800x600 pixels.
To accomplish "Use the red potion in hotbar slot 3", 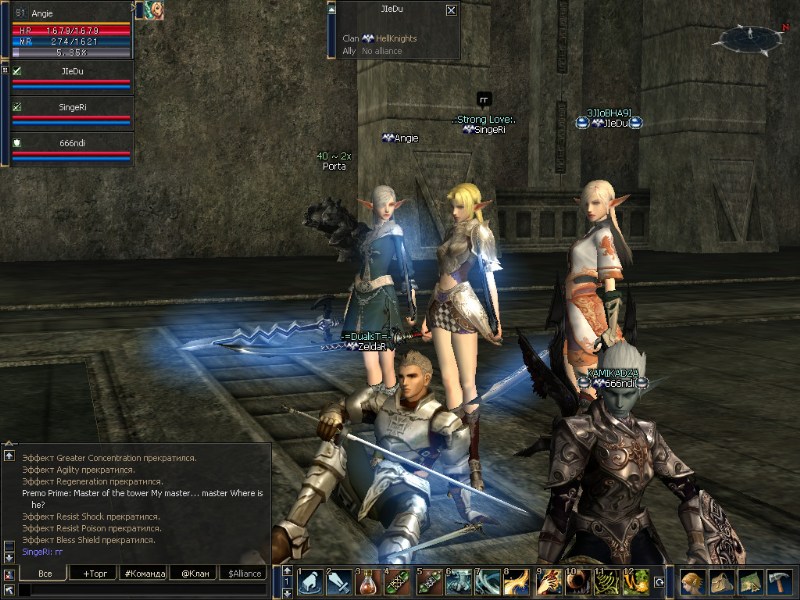I will pos(368,581).
